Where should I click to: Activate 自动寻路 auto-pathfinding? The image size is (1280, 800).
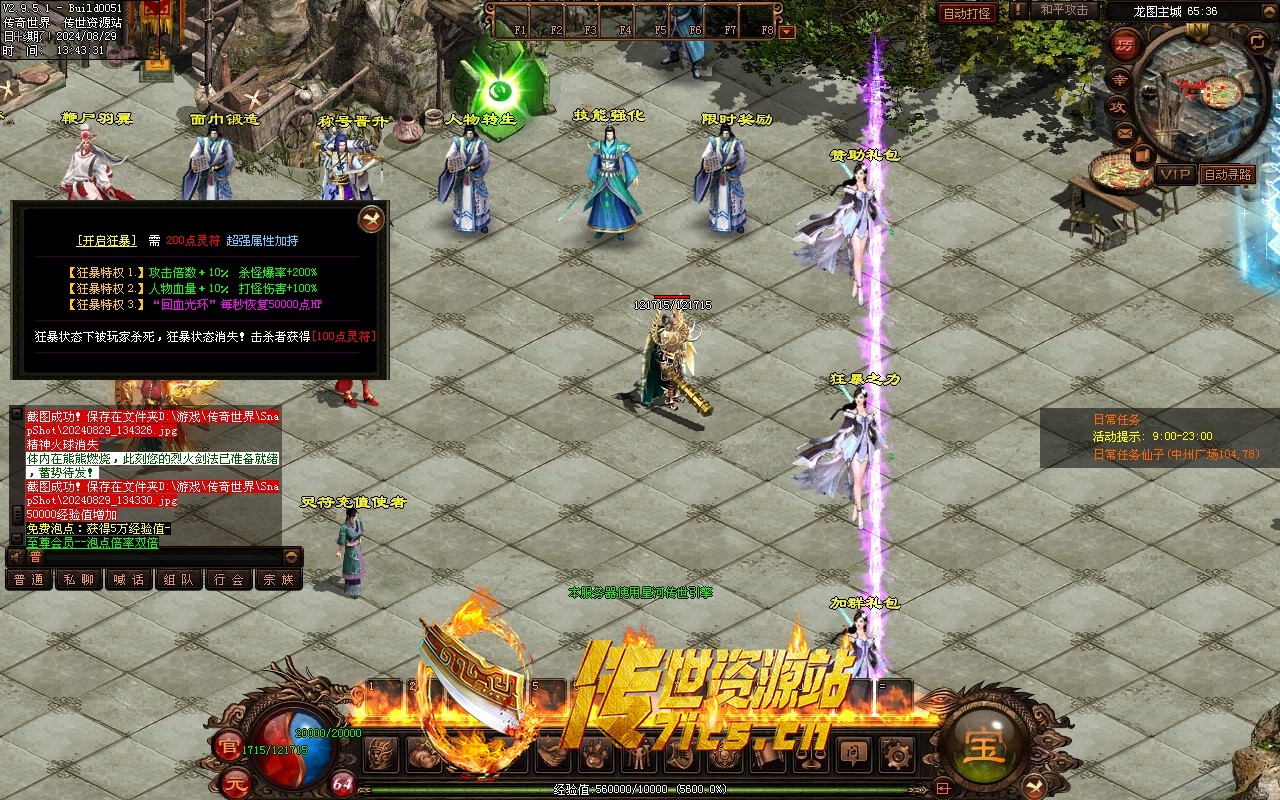pos(1227,174)
